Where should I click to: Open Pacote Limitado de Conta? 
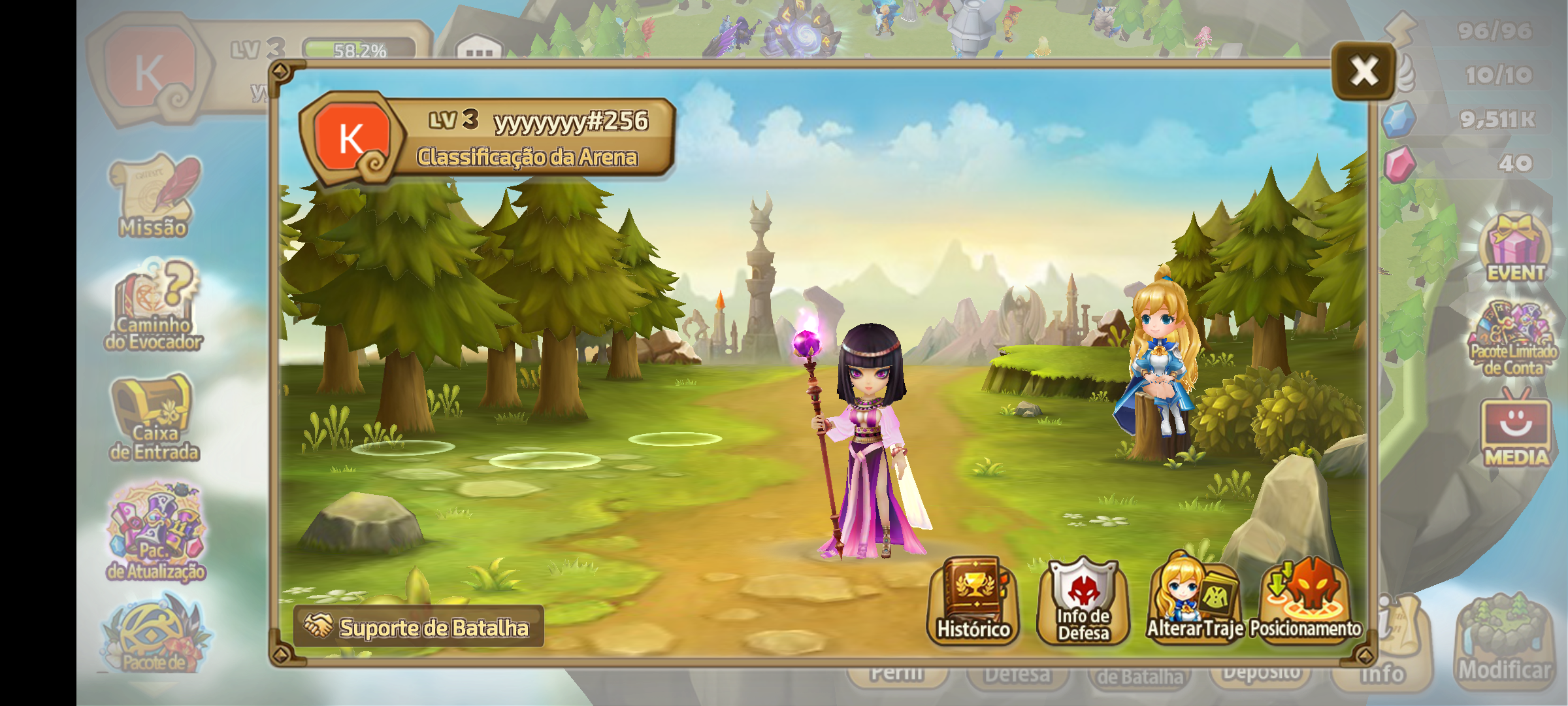[1513, 340]
